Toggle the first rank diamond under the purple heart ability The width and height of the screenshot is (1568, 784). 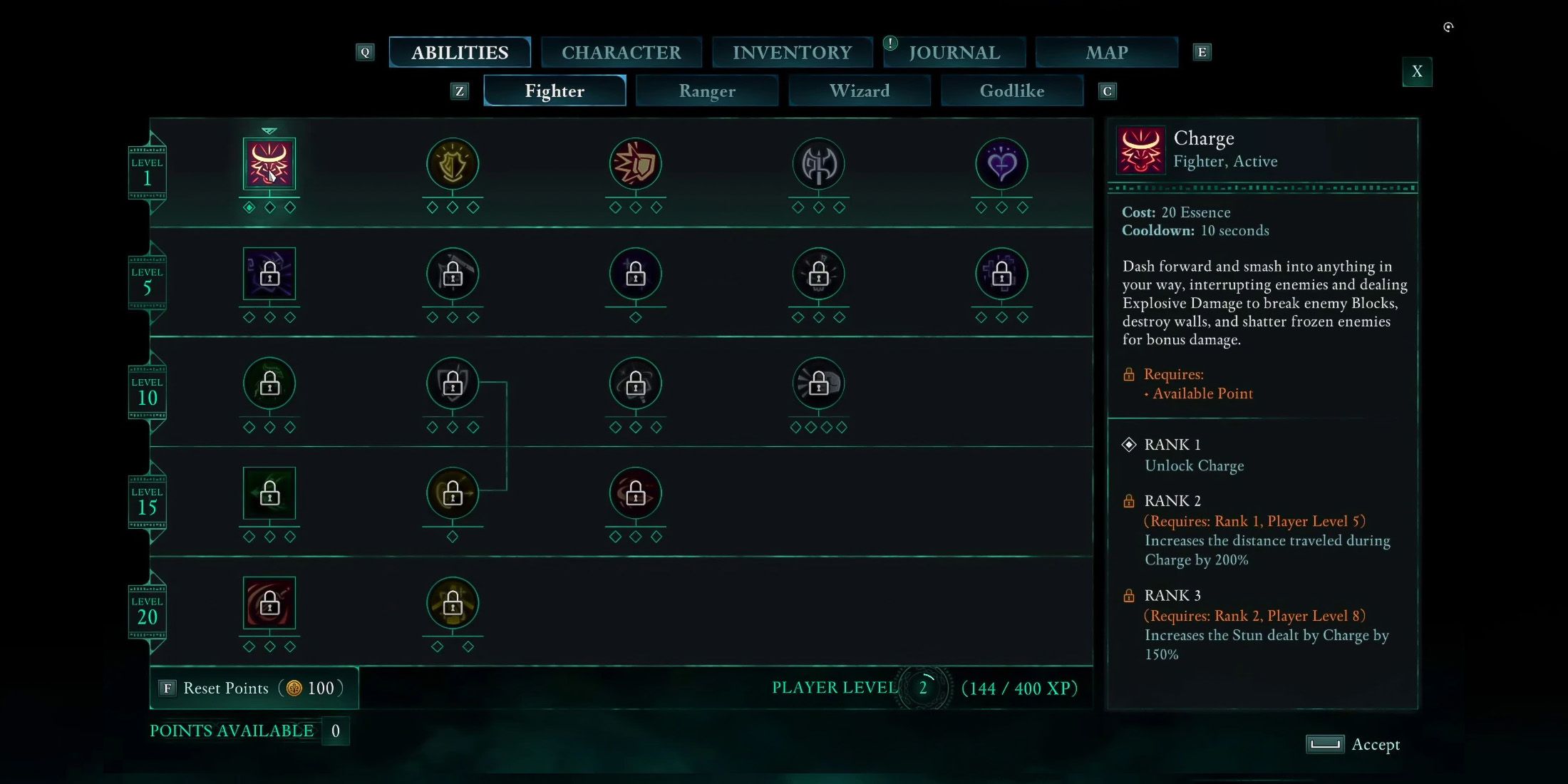pos(981,207)
